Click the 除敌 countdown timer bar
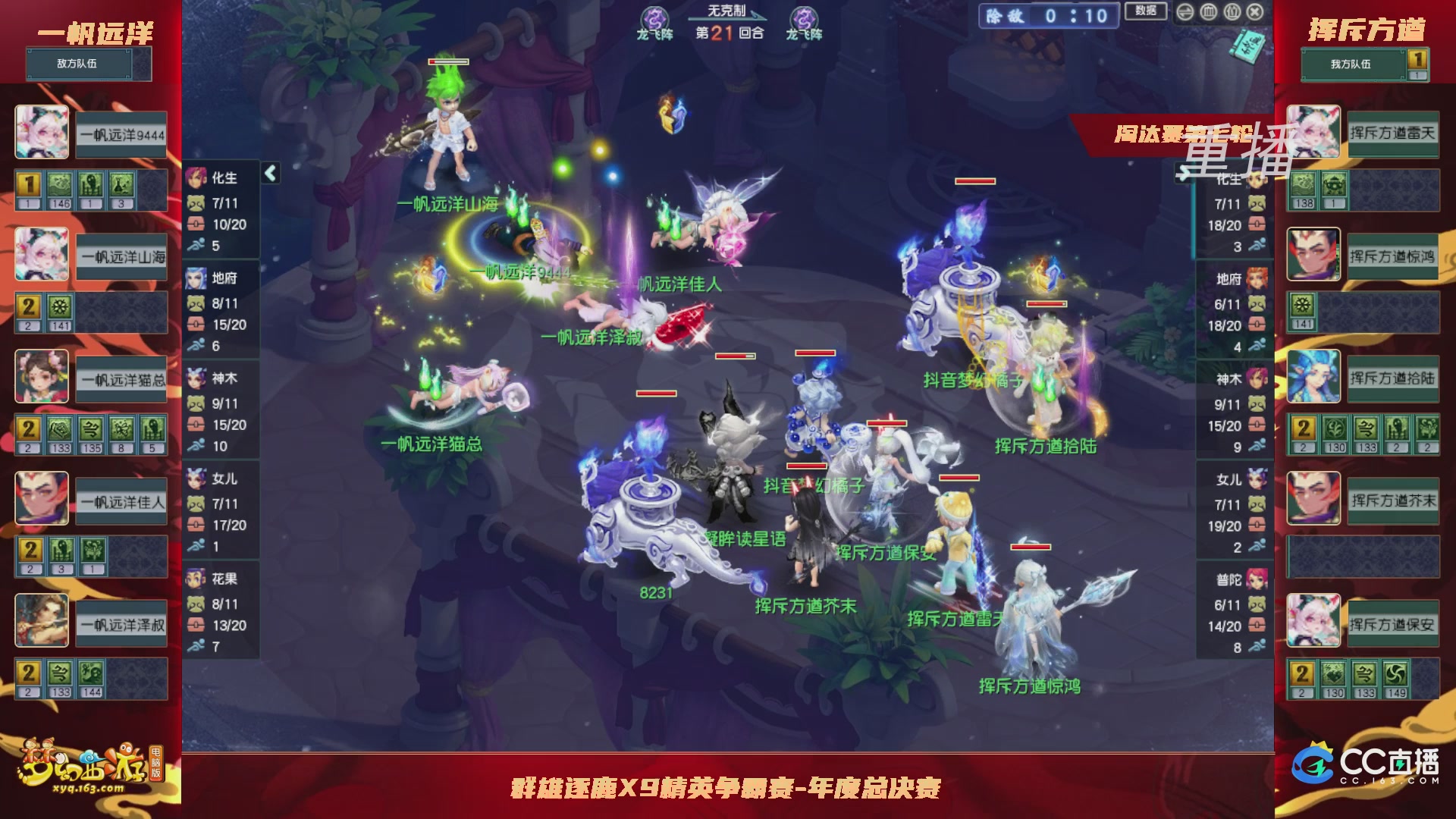This screenshot has width=1456, height=819. 1050,17
